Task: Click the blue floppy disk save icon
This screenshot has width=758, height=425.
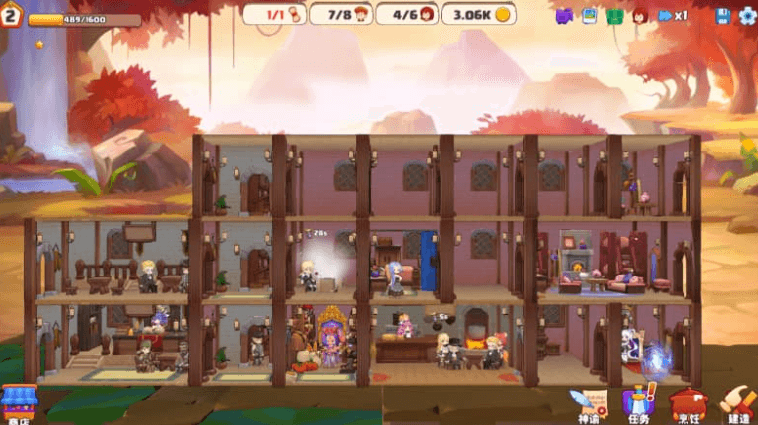Action: [x=723, y=15]
